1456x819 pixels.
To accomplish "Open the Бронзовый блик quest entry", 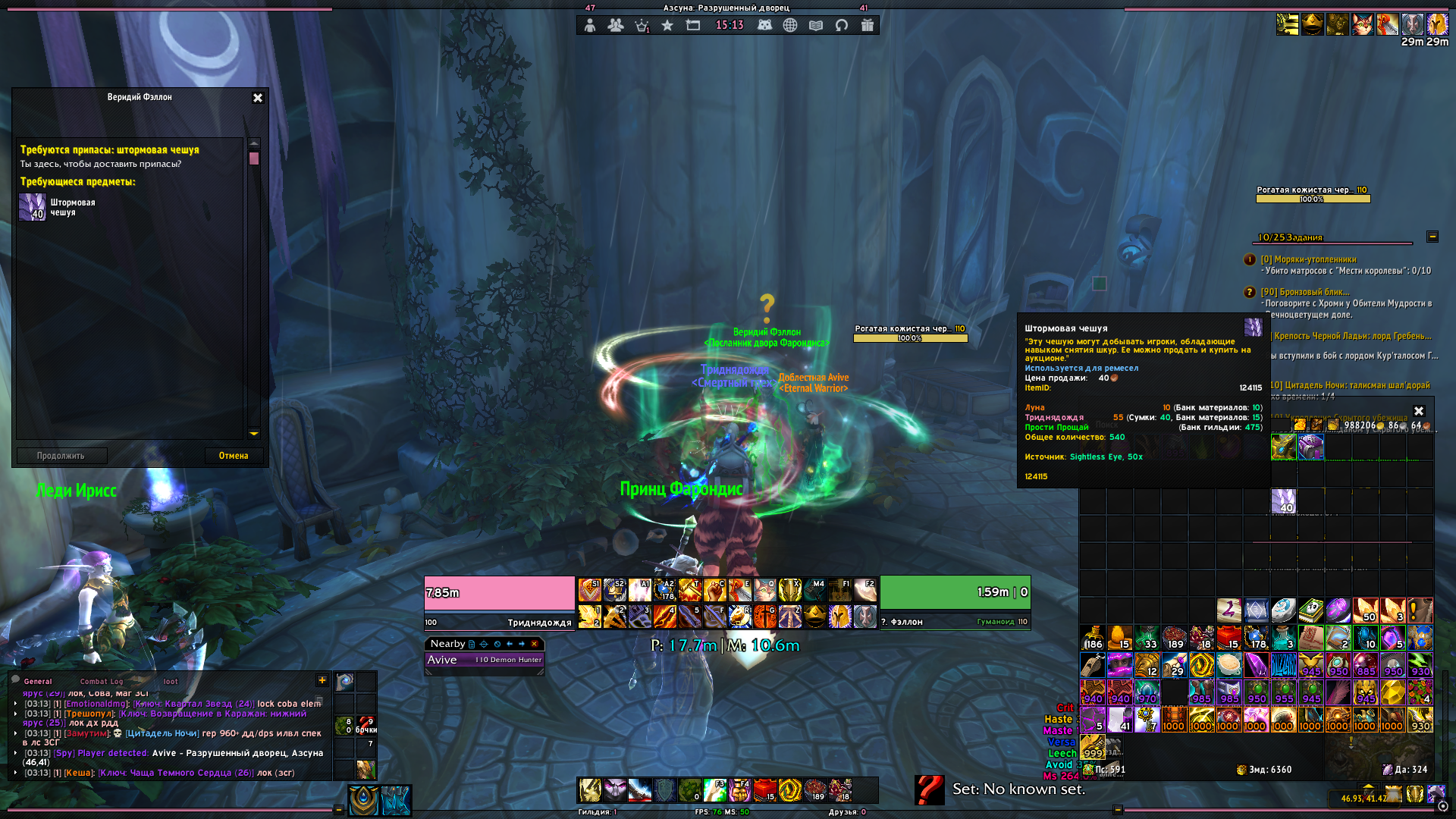I will click(x=1305, y=292).
